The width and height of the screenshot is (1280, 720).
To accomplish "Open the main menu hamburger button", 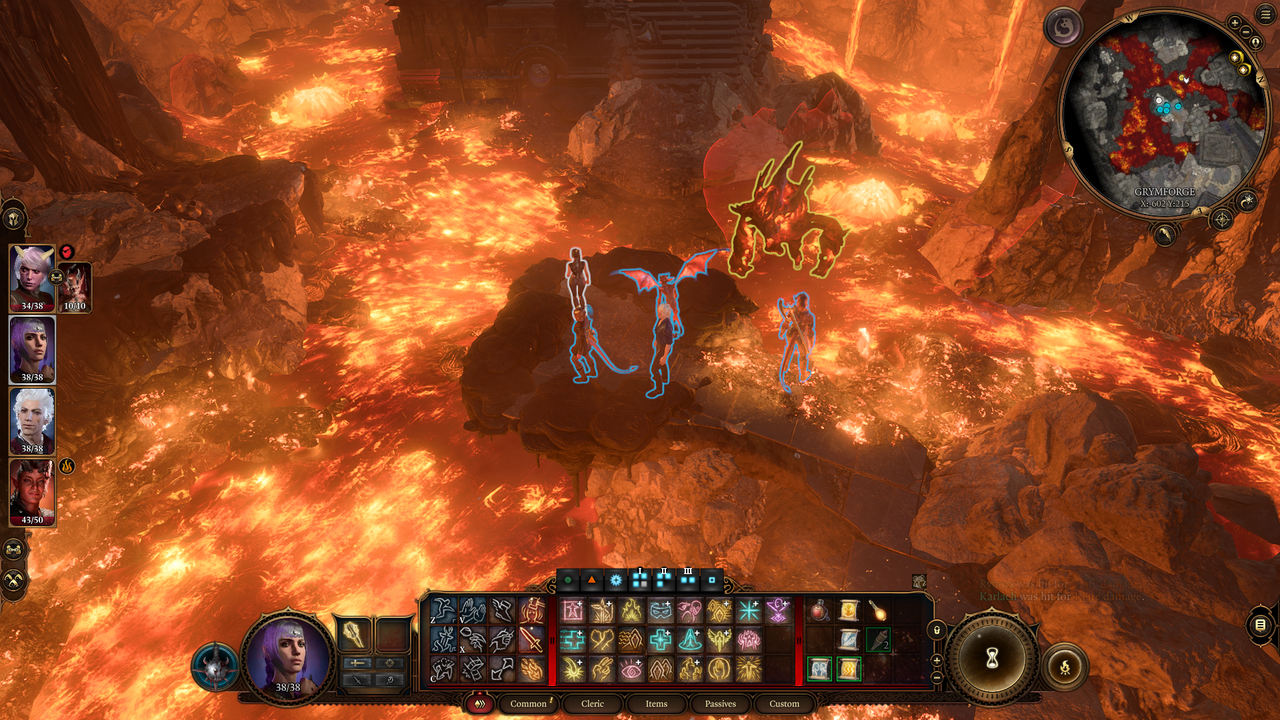I will 1267,13.
